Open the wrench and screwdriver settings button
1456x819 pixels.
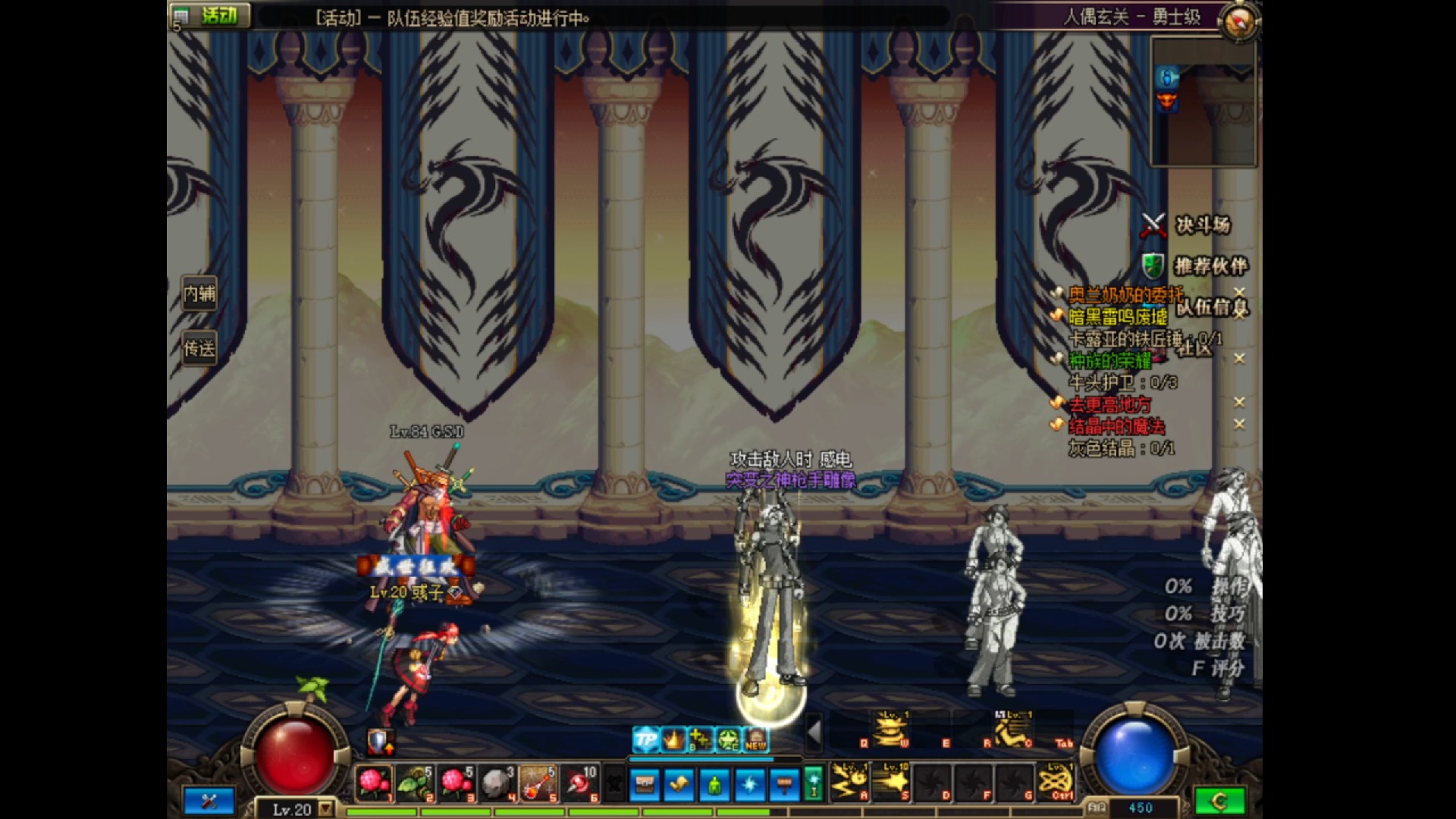209,801
